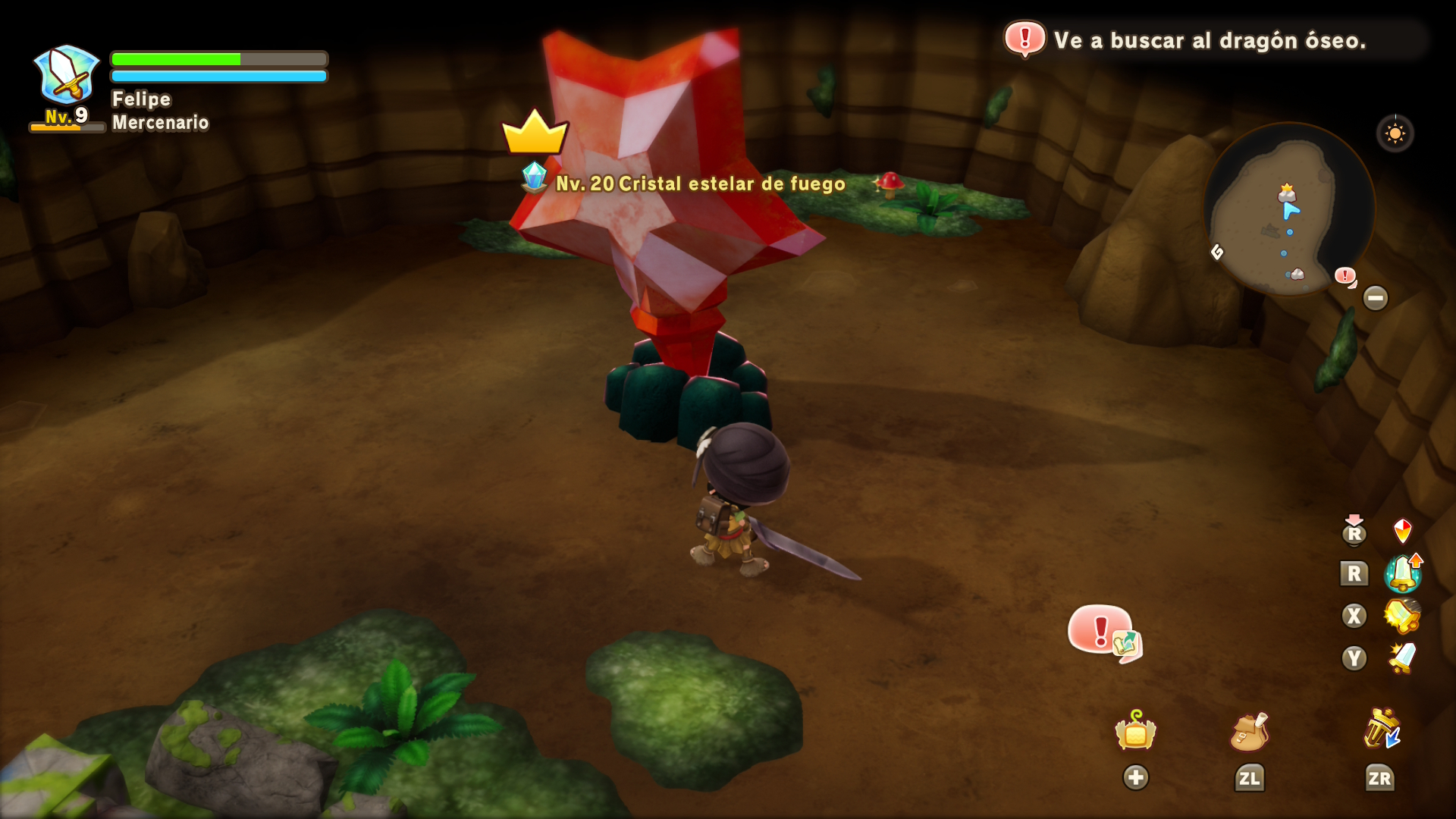This screenshot has height=819, width=1456.
Task: Activate the basic sword slash attack icon
Action: click(x=1402, y=657)
